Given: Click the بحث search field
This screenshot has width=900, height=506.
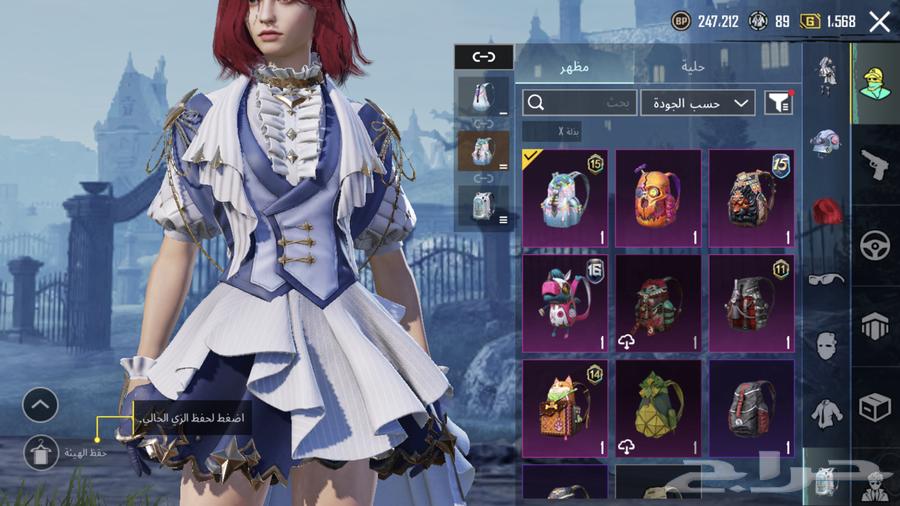Looking at the screenshot, I should (580, 102).
